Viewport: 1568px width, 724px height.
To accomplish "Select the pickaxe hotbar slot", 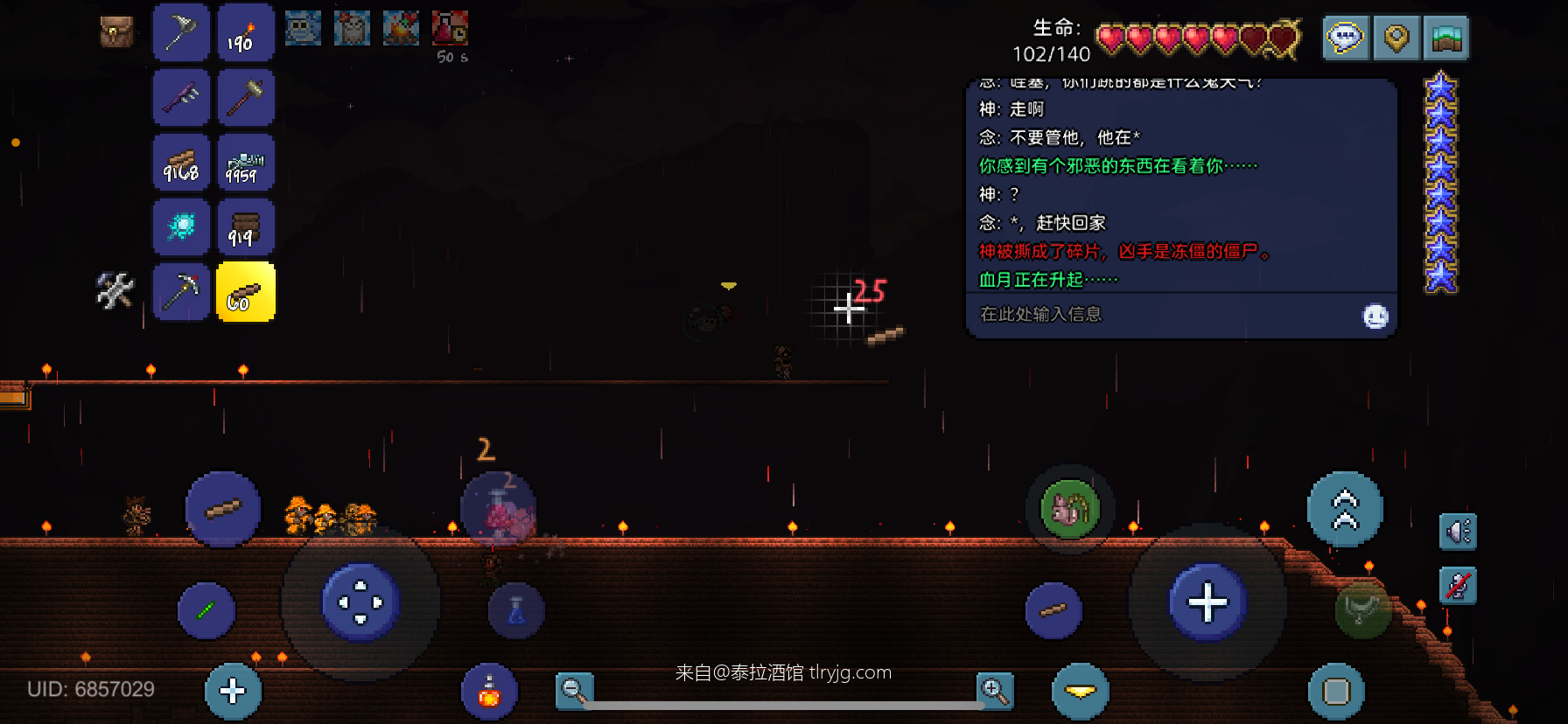I will coord(181,292).
